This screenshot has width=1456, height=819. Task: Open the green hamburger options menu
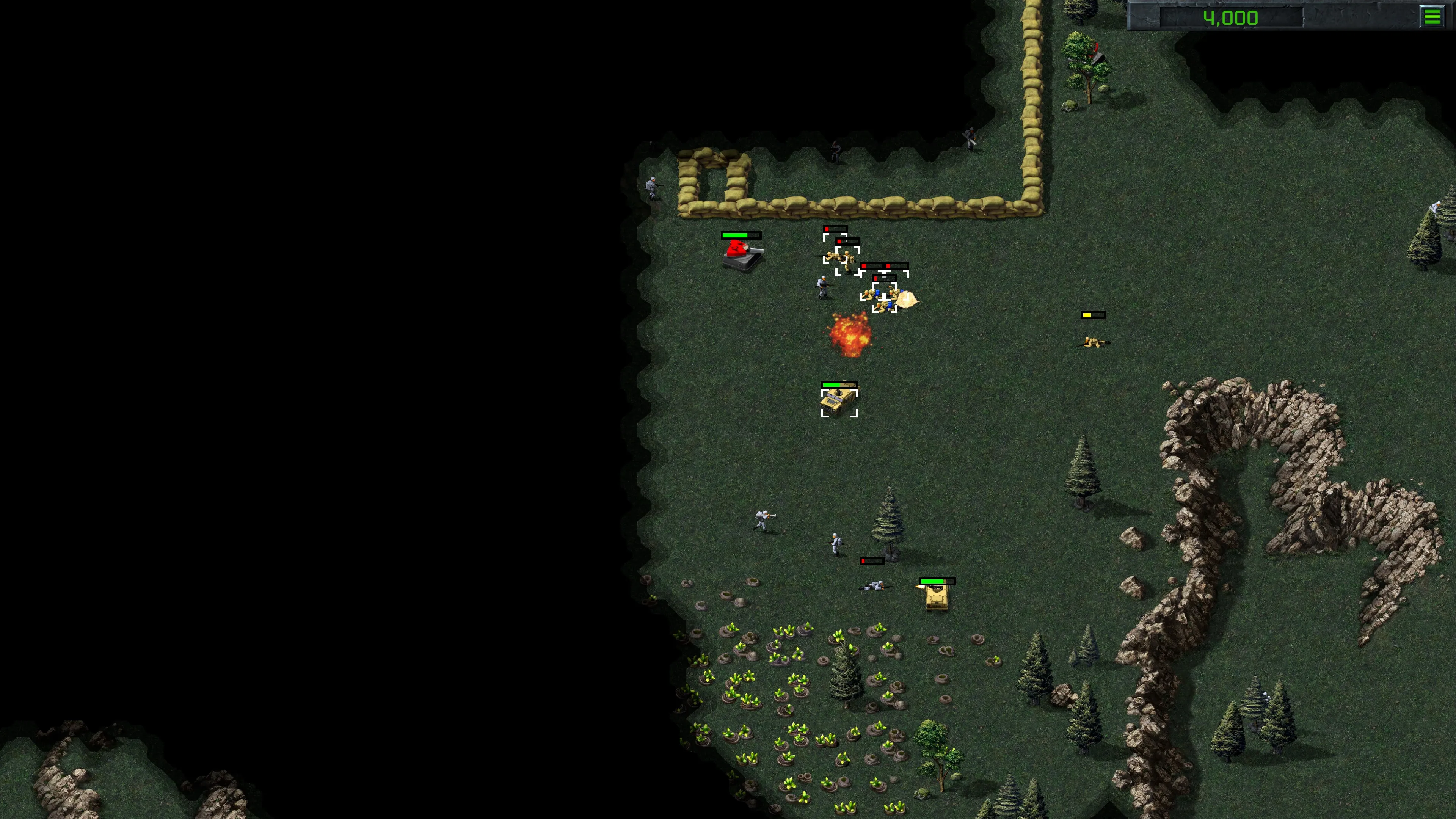point(1431,16)
